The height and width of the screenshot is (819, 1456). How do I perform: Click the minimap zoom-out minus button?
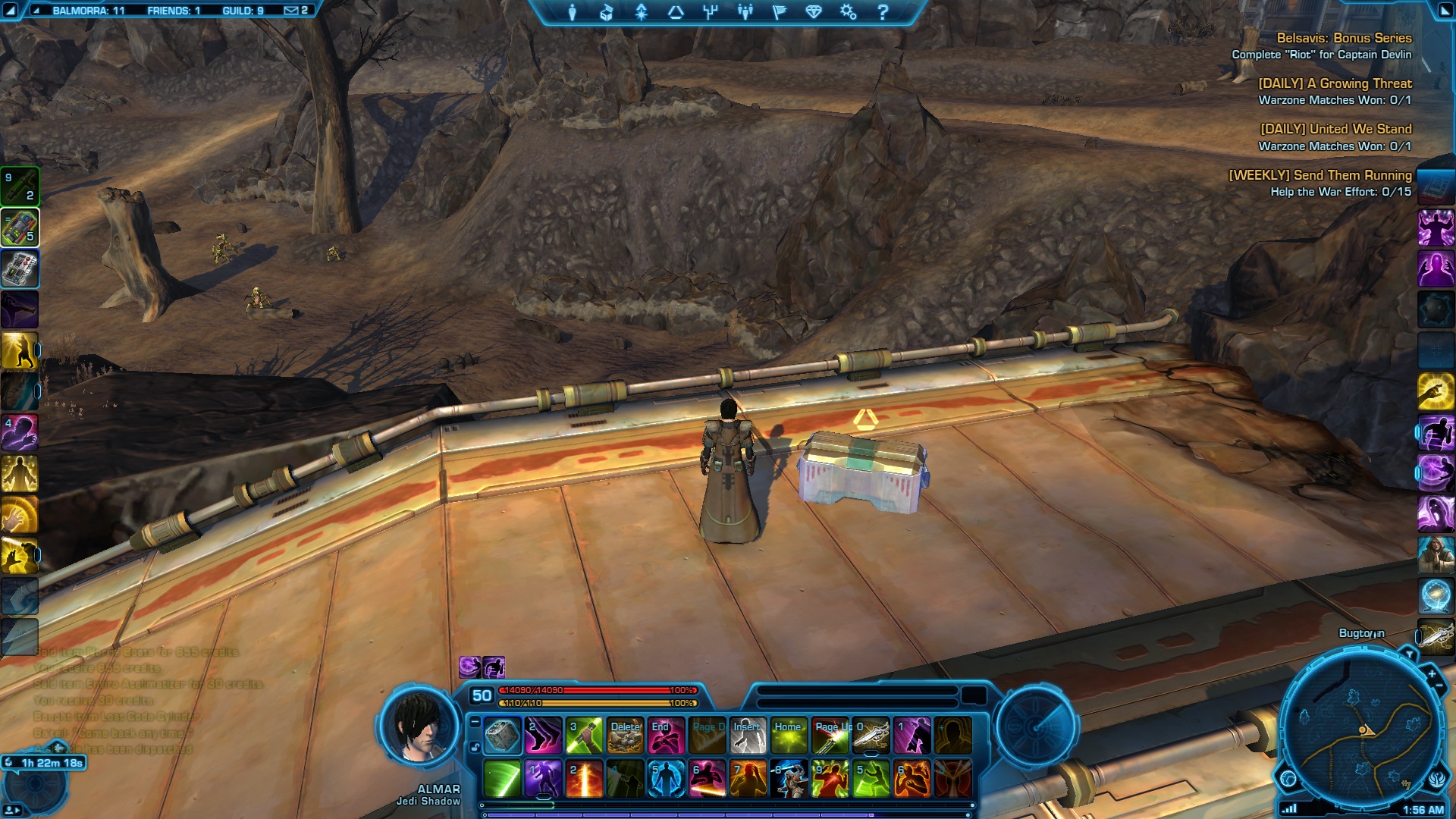point(1439,686)
